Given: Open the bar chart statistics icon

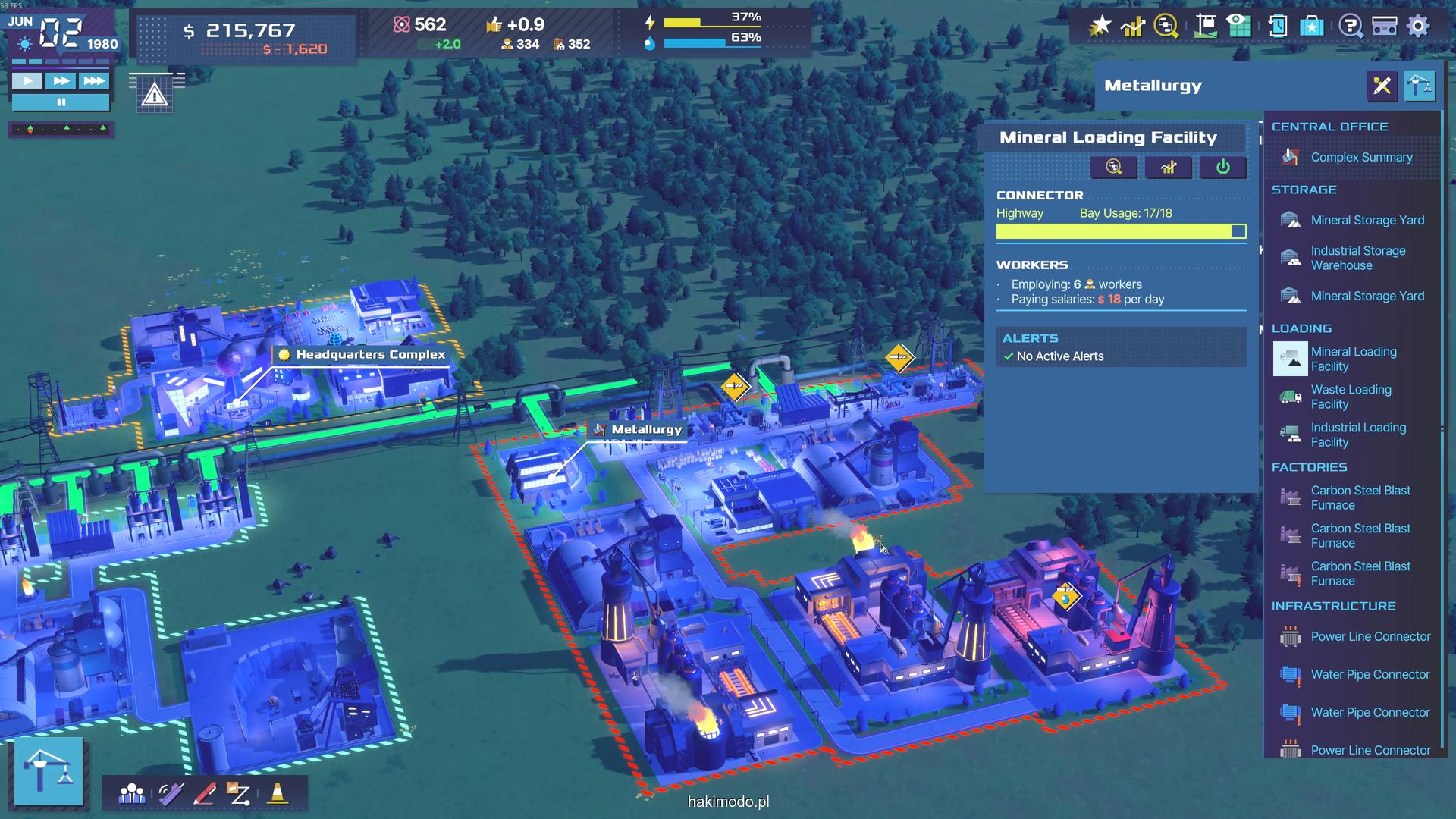Looking at the screenshot, I should coord(1132,27).
